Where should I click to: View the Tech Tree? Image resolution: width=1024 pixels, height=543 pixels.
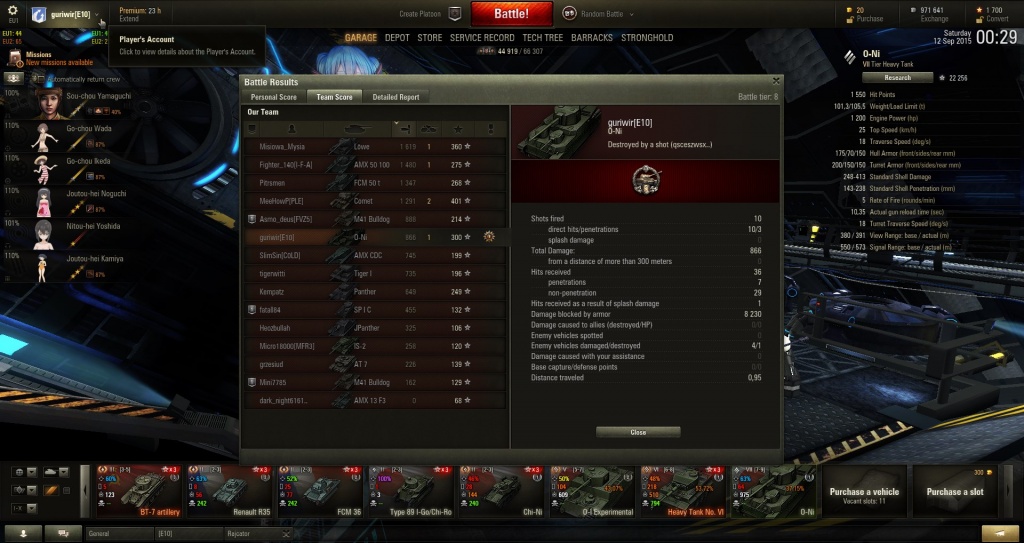[542, 38]
